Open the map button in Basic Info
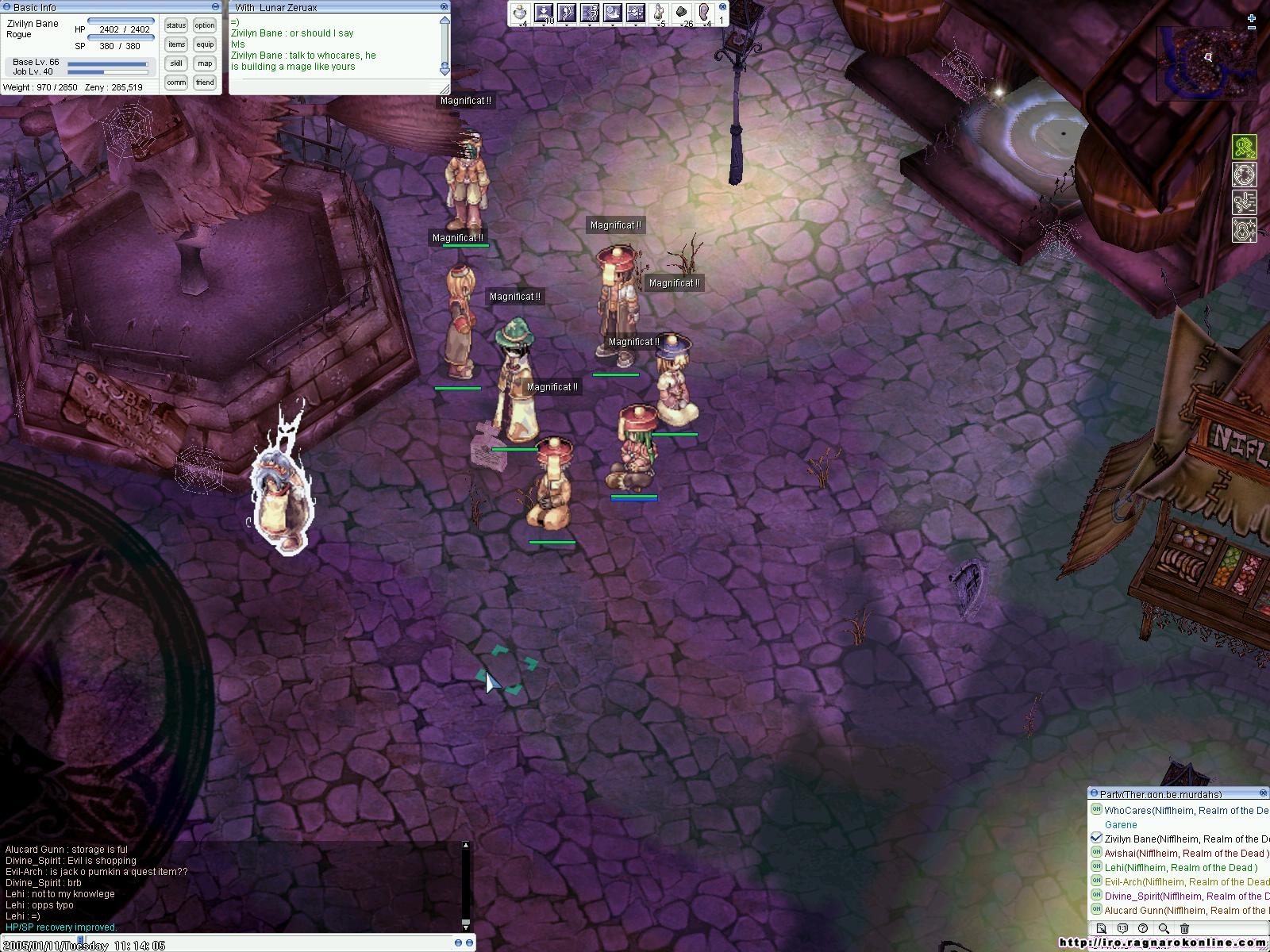This screenshot has height=952, width=1270. click(205, 63)
